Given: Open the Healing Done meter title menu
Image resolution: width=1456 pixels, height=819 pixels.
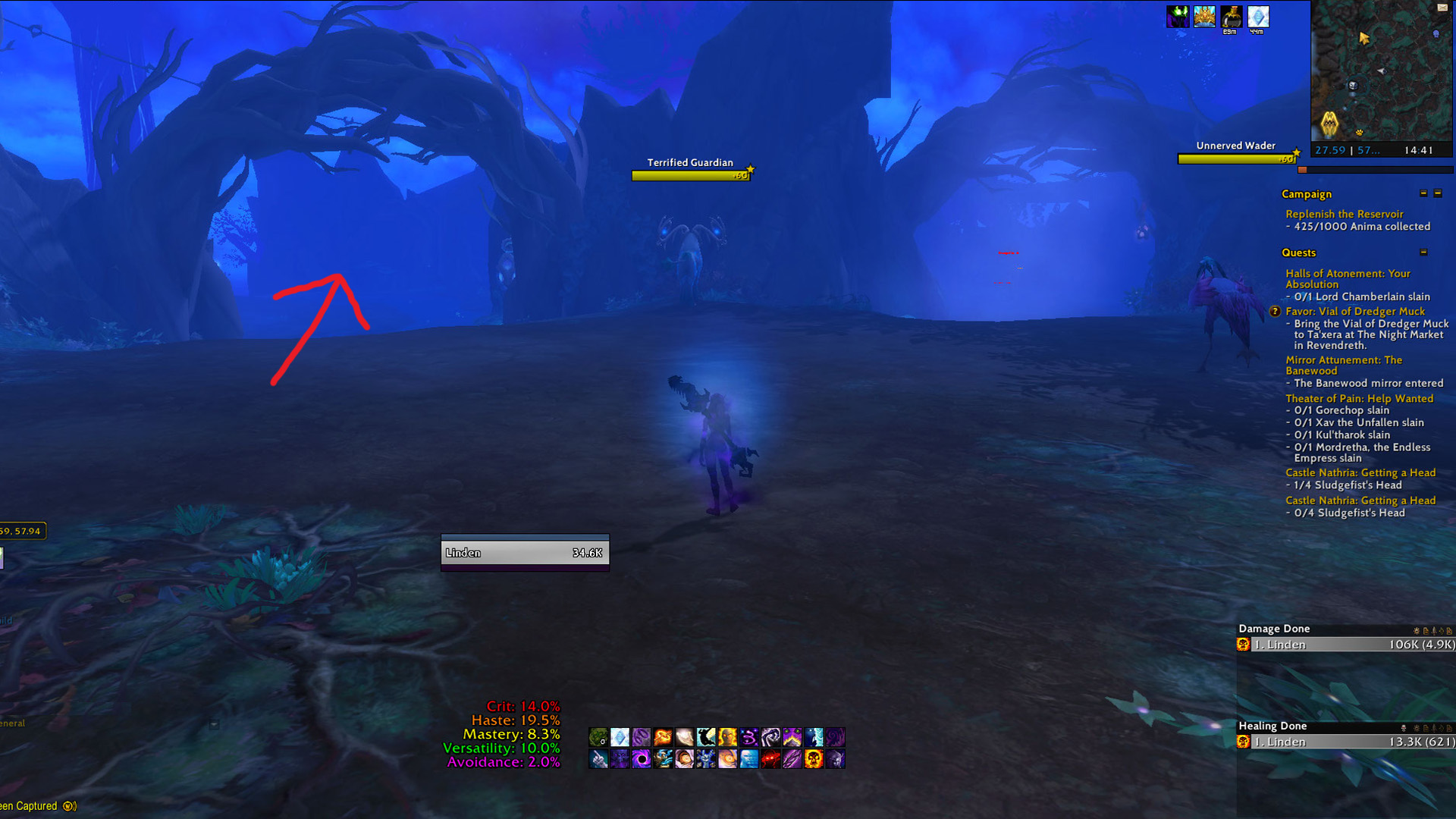Looking at the screenshot, I should [1272, 726].
